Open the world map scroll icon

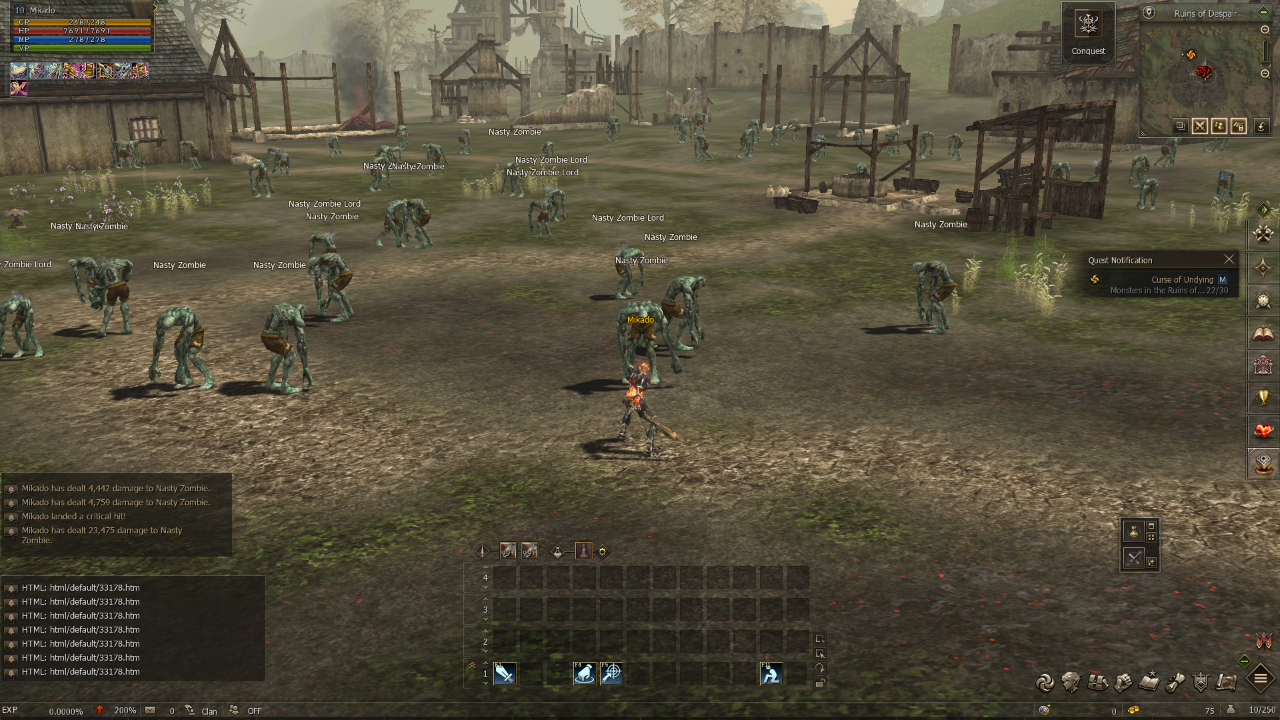[x=1227, y=682]
